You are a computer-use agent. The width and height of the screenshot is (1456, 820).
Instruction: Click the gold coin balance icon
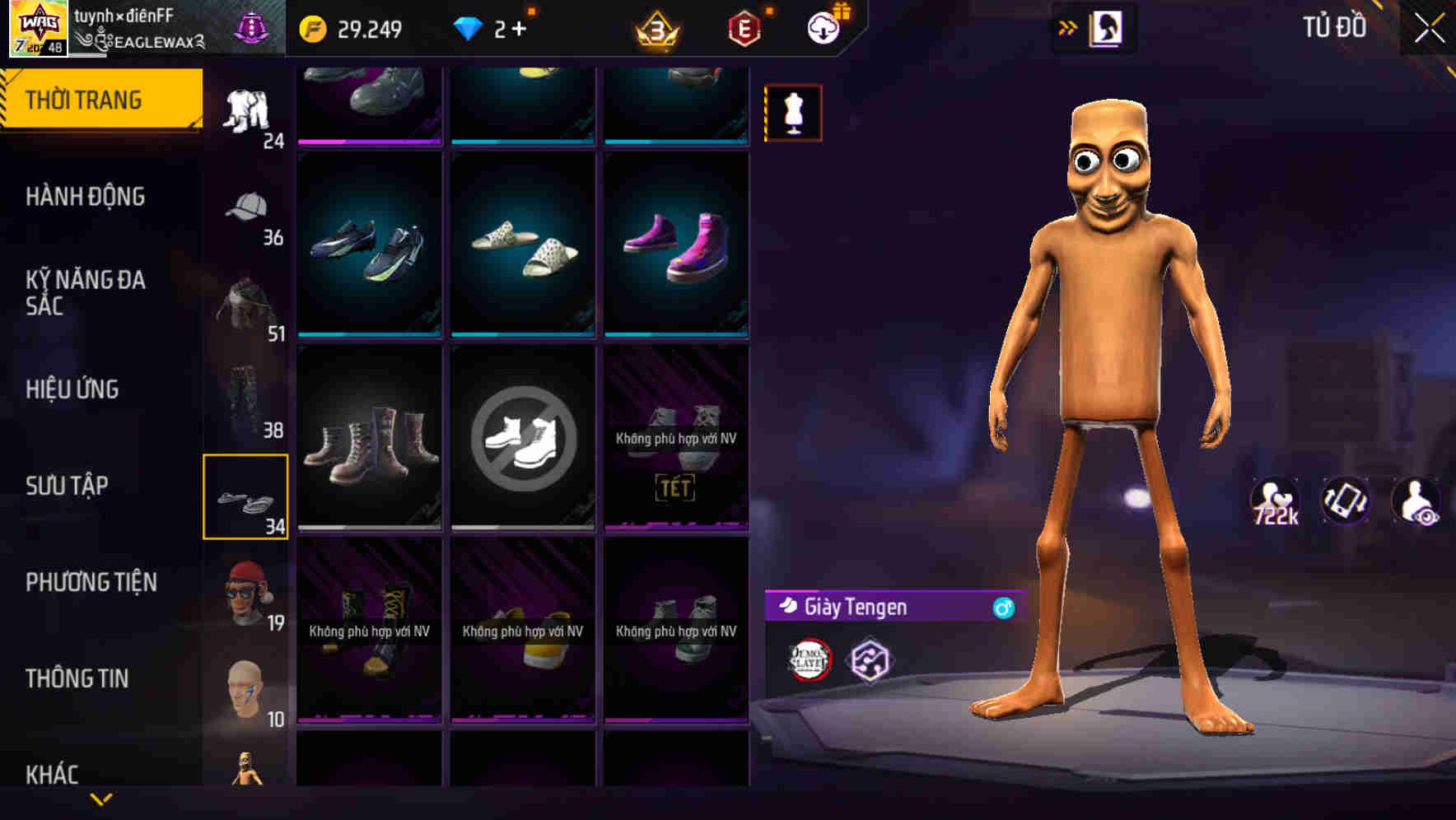pos(311,27)
